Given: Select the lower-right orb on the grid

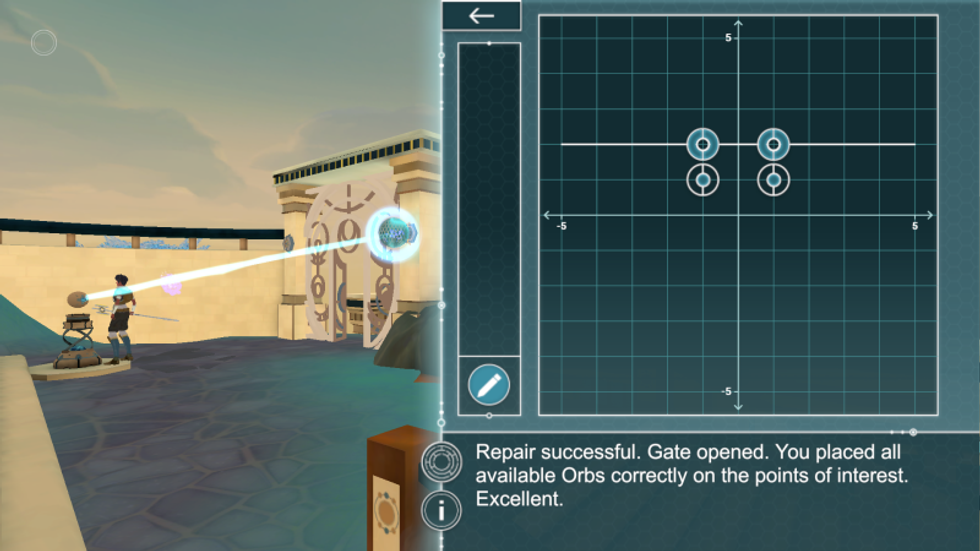Looking at the screenshot, I should (x=773, y=180).
